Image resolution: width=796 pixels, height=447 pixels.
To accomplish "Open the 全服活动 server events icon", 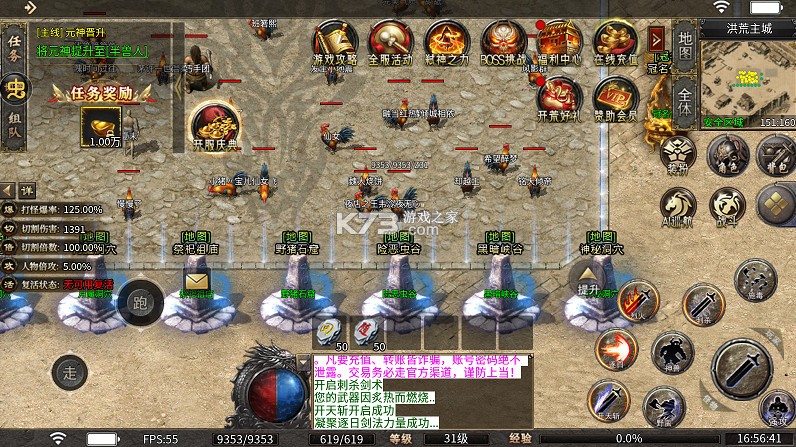I will tap(390, 42).
